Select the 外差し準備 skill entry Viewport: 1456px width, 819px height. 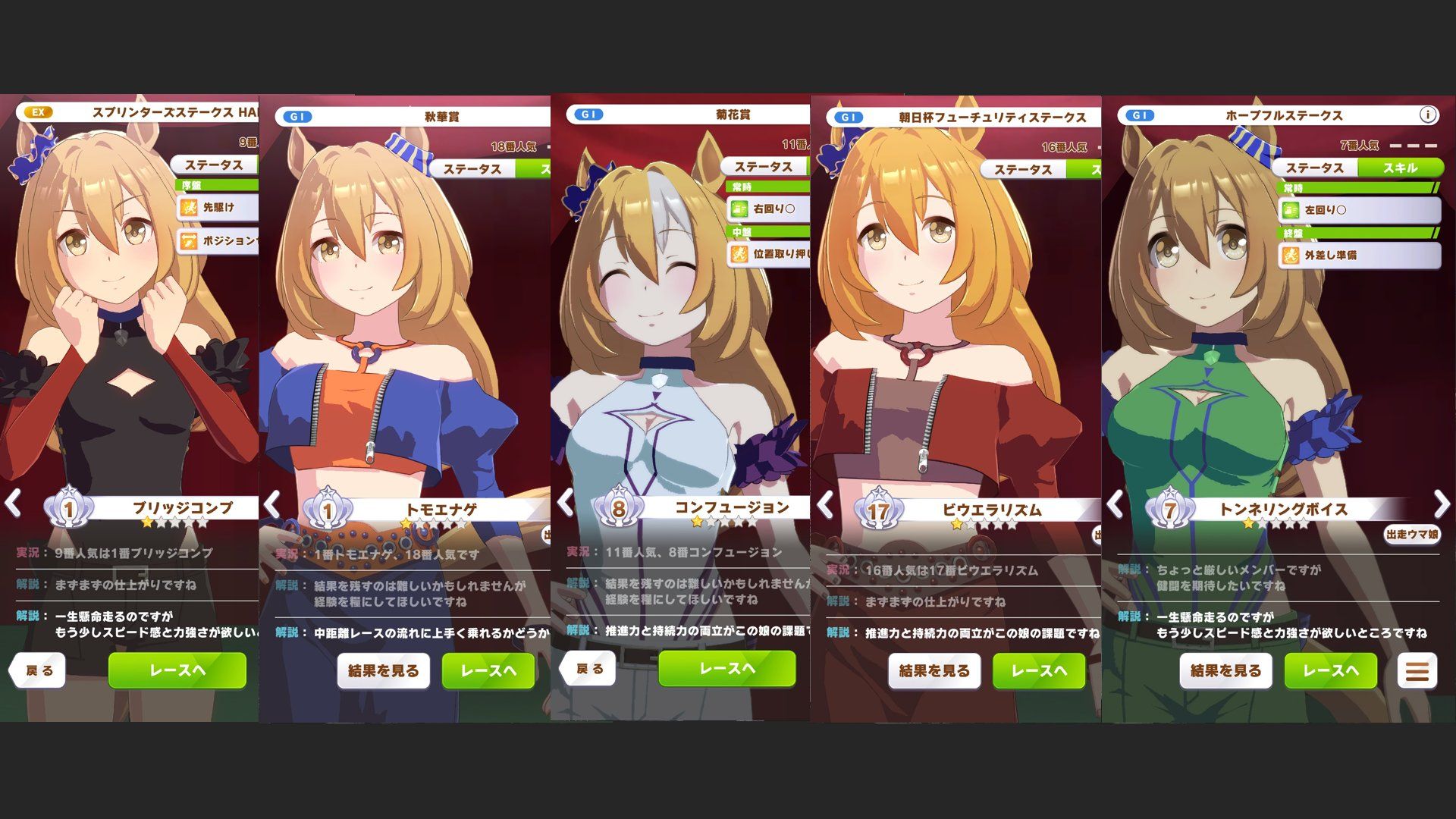pyautogui.click(x=1360, y=256)
